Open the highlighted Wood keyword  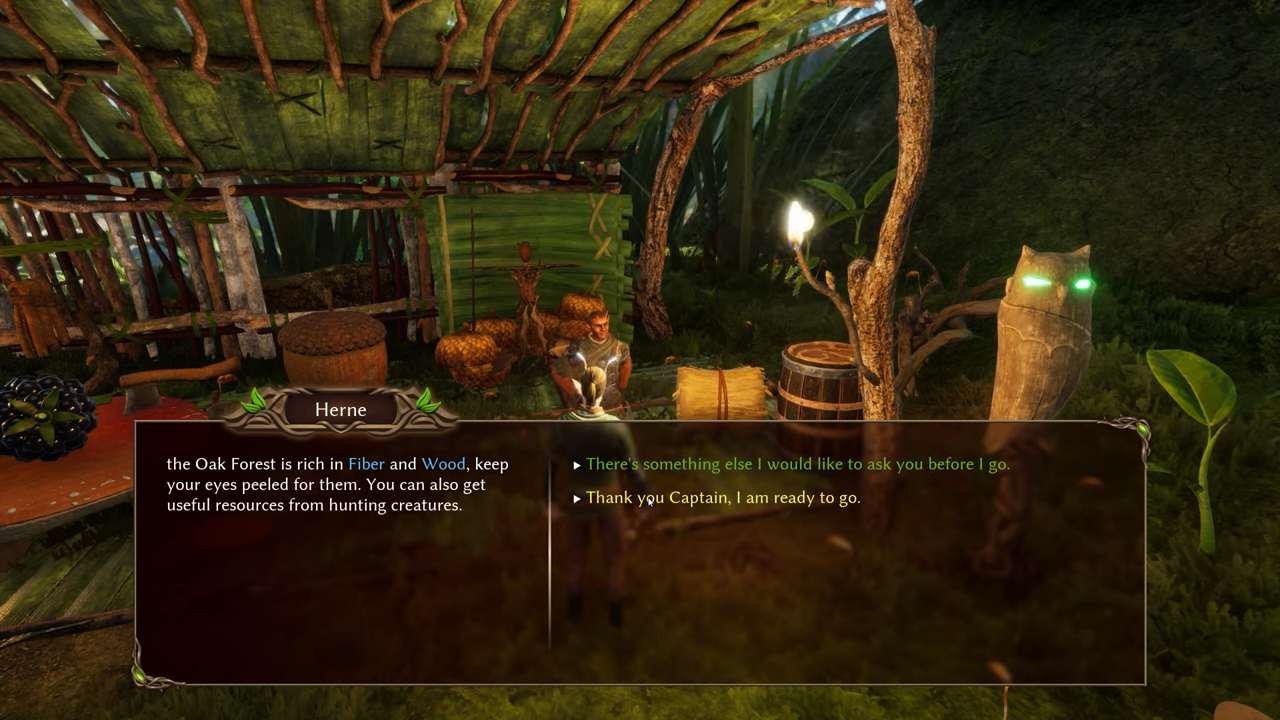coord(443,464)
